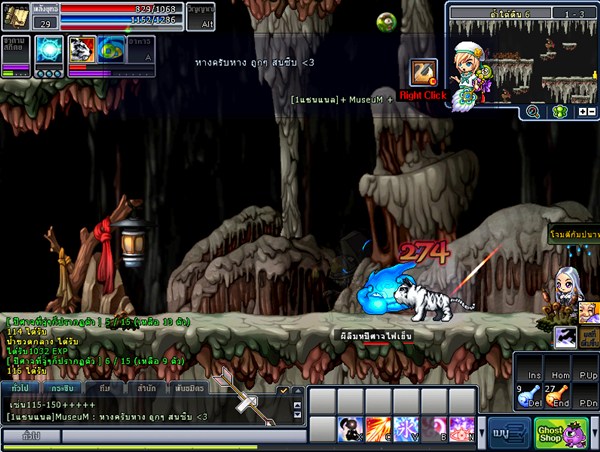The width and height of the screenshot is (600, 452).
Task: Click the glowing blue orb skill icon
Action: tap(49, 50)
